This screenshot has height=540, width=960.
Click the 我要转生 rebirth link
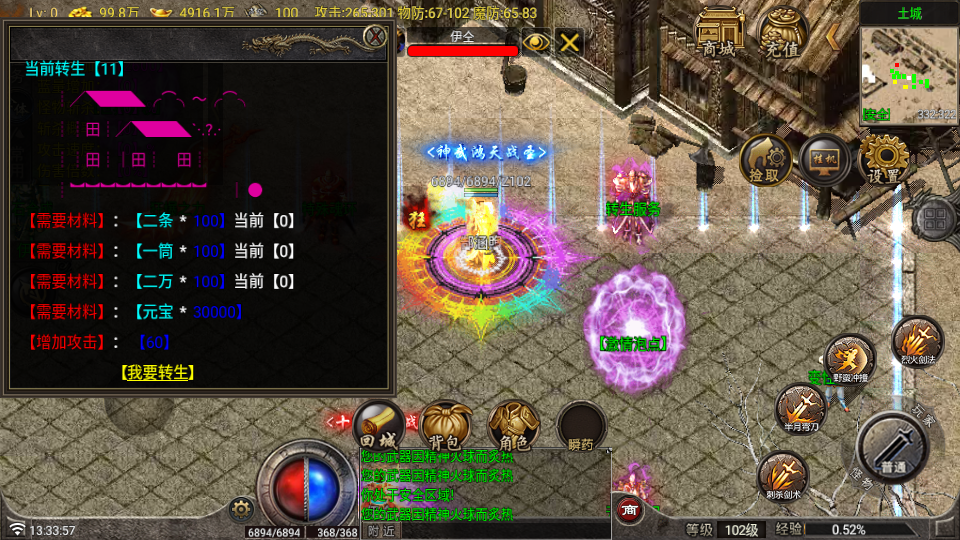(x=157, y=373)
